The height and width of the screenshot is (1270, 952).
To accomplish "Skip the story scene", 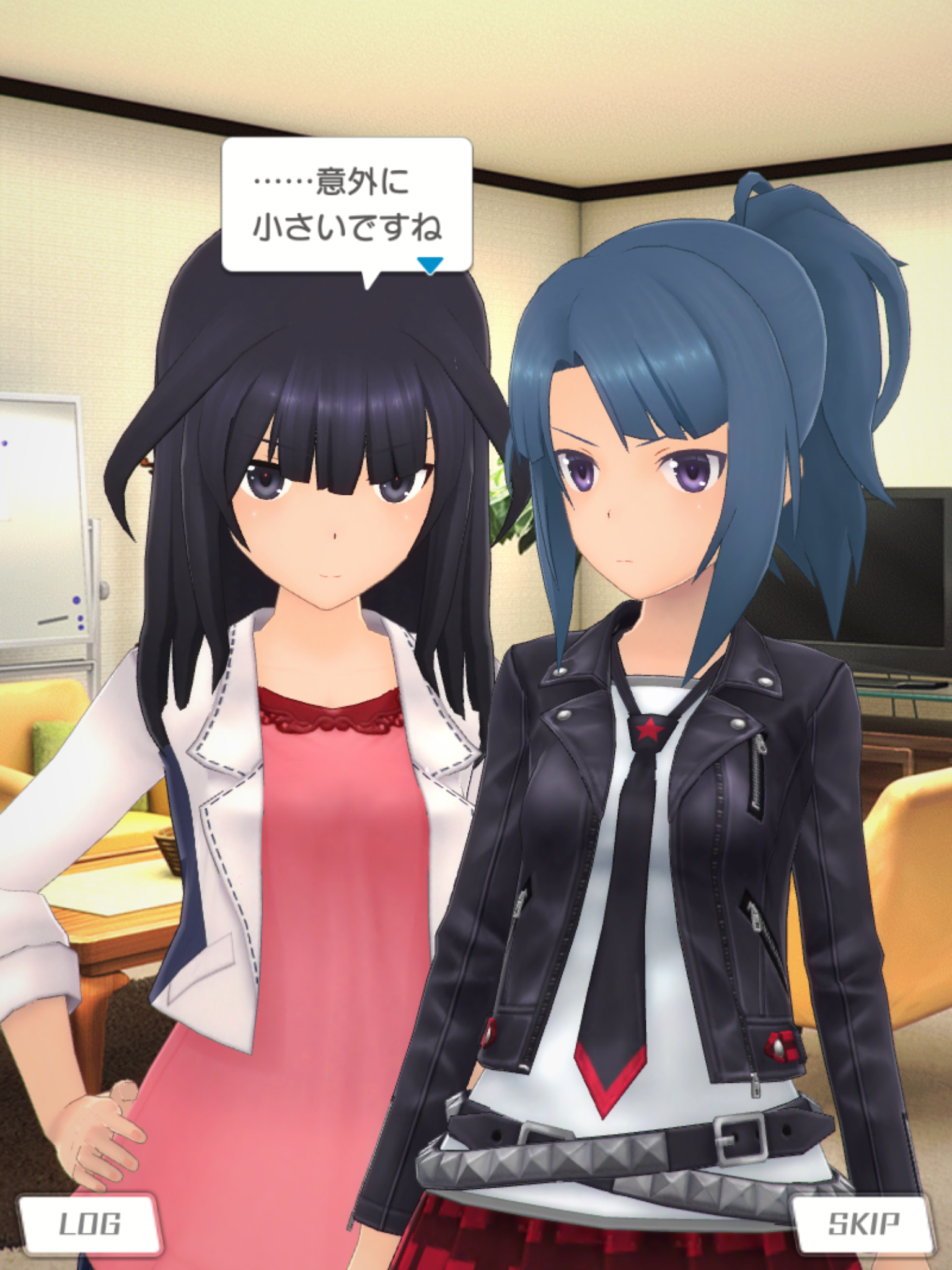I will (x=863, y=1223).
